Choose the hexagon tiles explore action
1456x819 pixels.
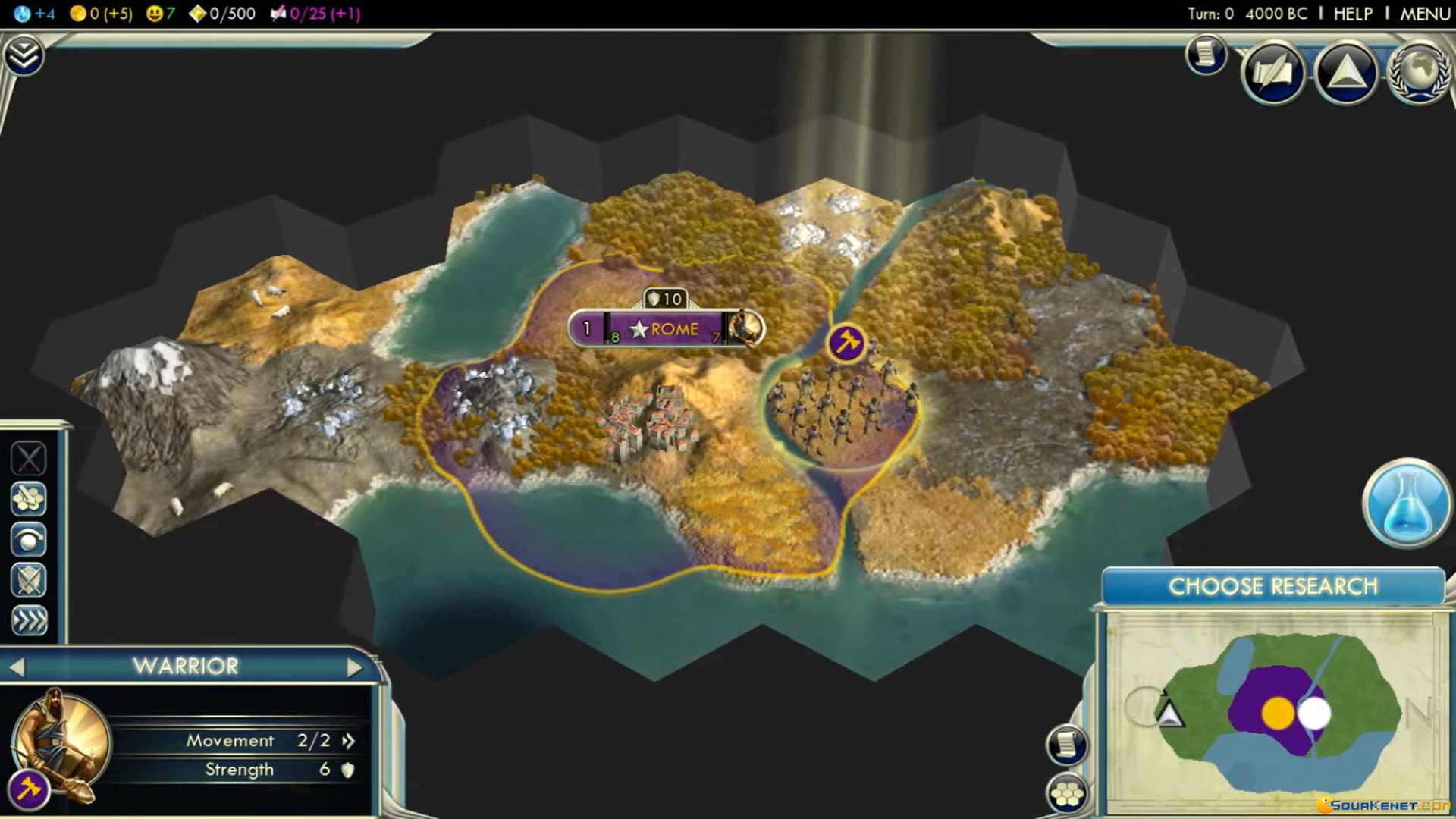(x=29, y=499)
